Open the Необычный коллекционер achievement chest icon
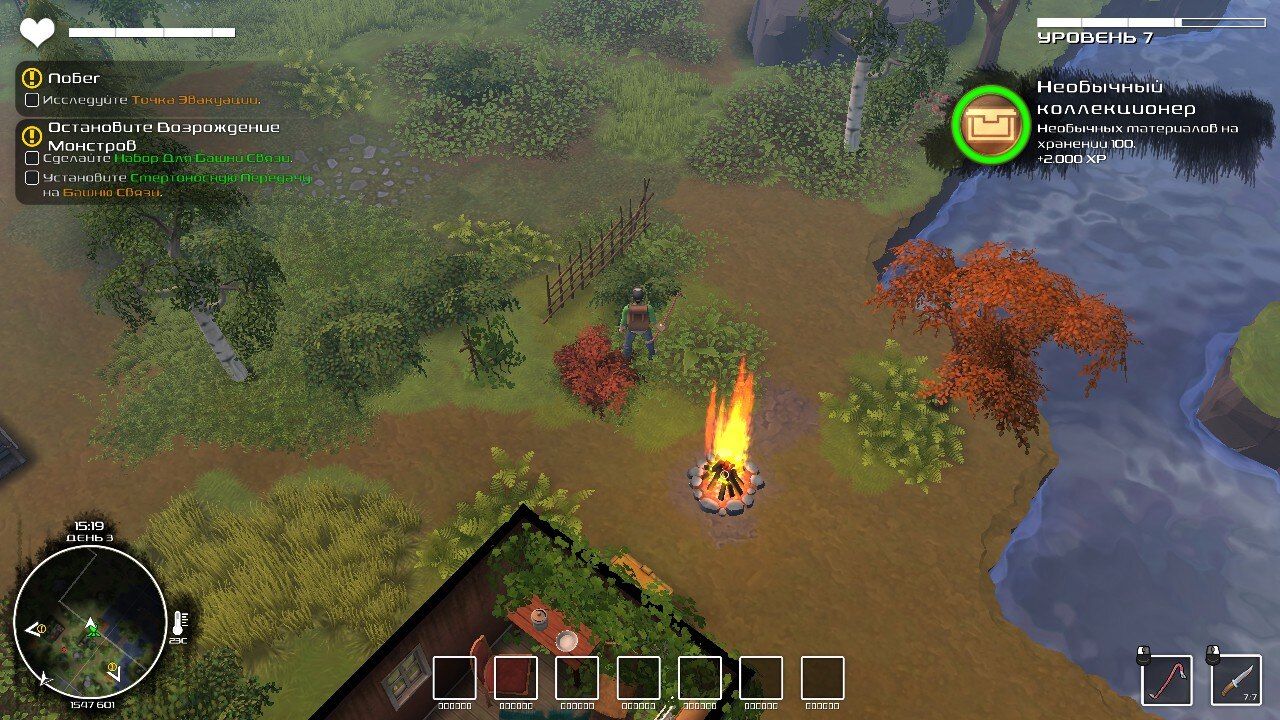The width and height of the screenshot is (1280, 720). pyautogui.click(x=990, y=124)
